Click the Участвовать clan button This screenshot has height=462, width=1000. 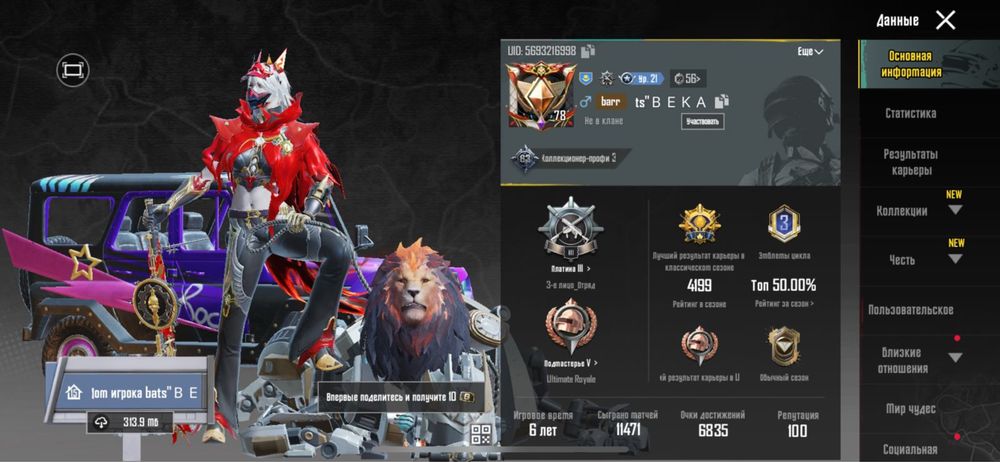(703, 121)
